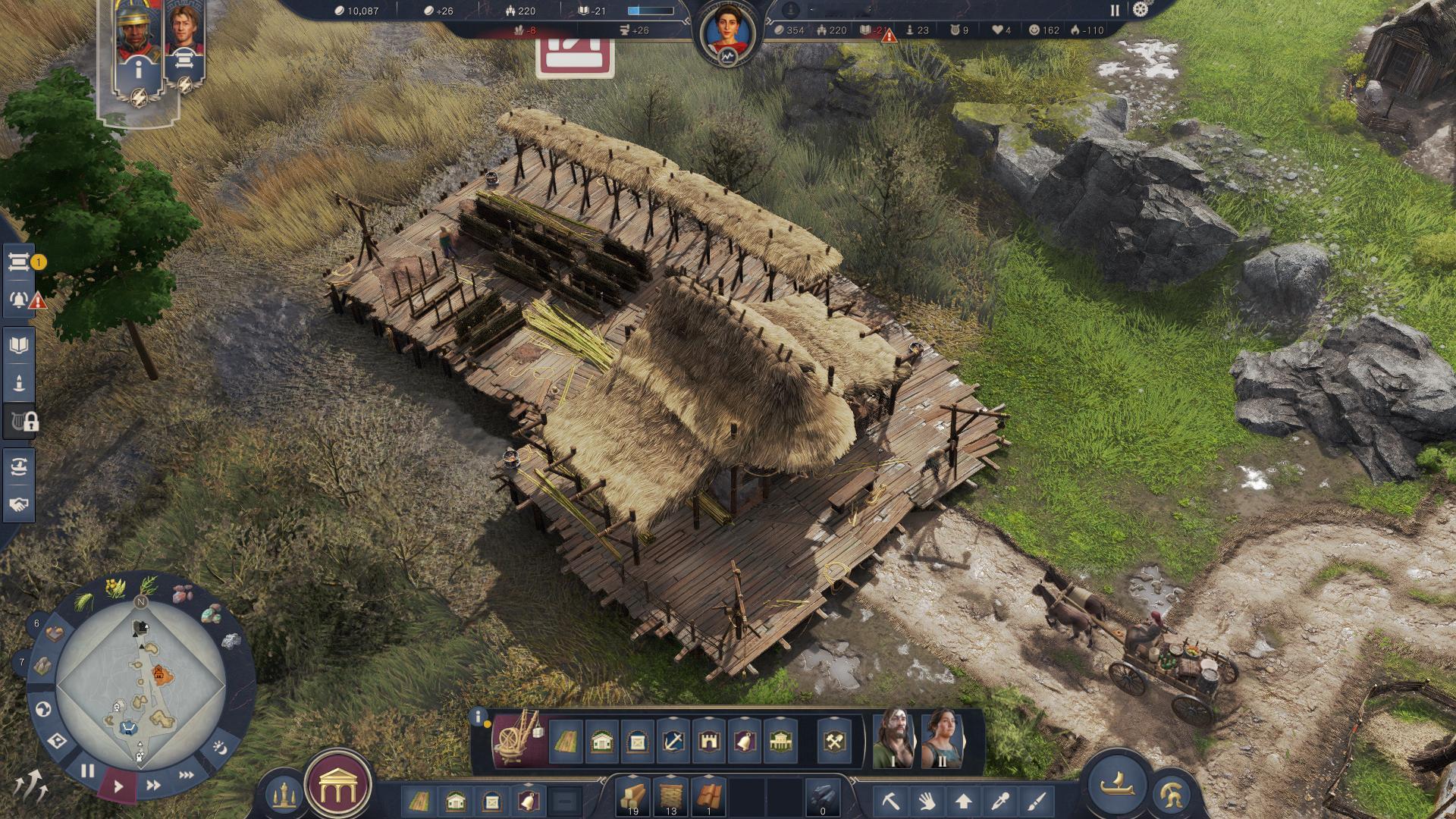Choose the castle tower building category
1456x819 pixels.
tap(709, 741)
